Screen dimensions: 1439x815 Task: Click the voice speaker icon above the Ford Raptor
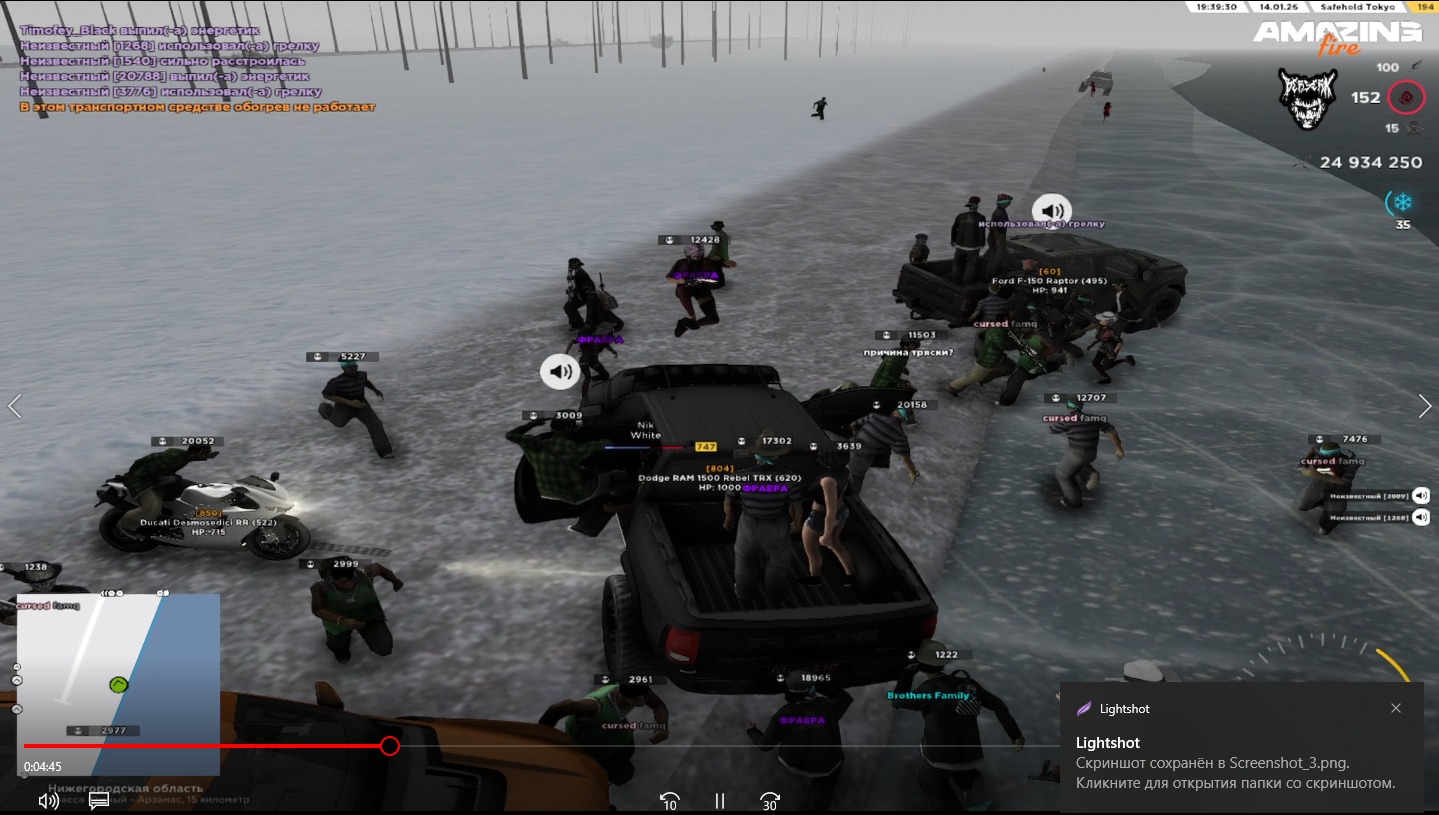[1052, 211]
